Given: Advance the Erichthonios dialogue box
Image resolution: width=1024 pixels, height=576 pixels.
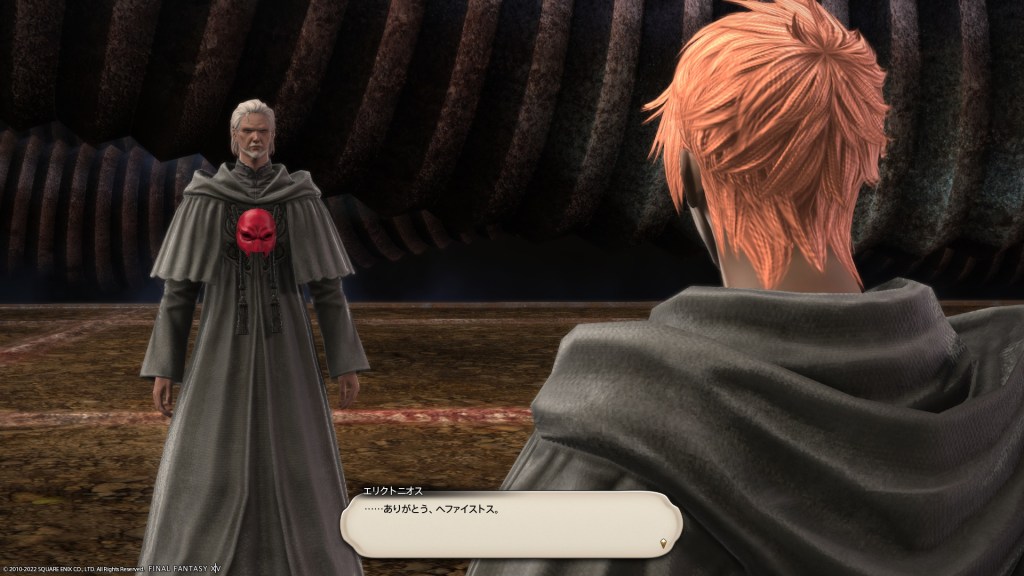Looking at the screenshot, I should click(510, 523).
